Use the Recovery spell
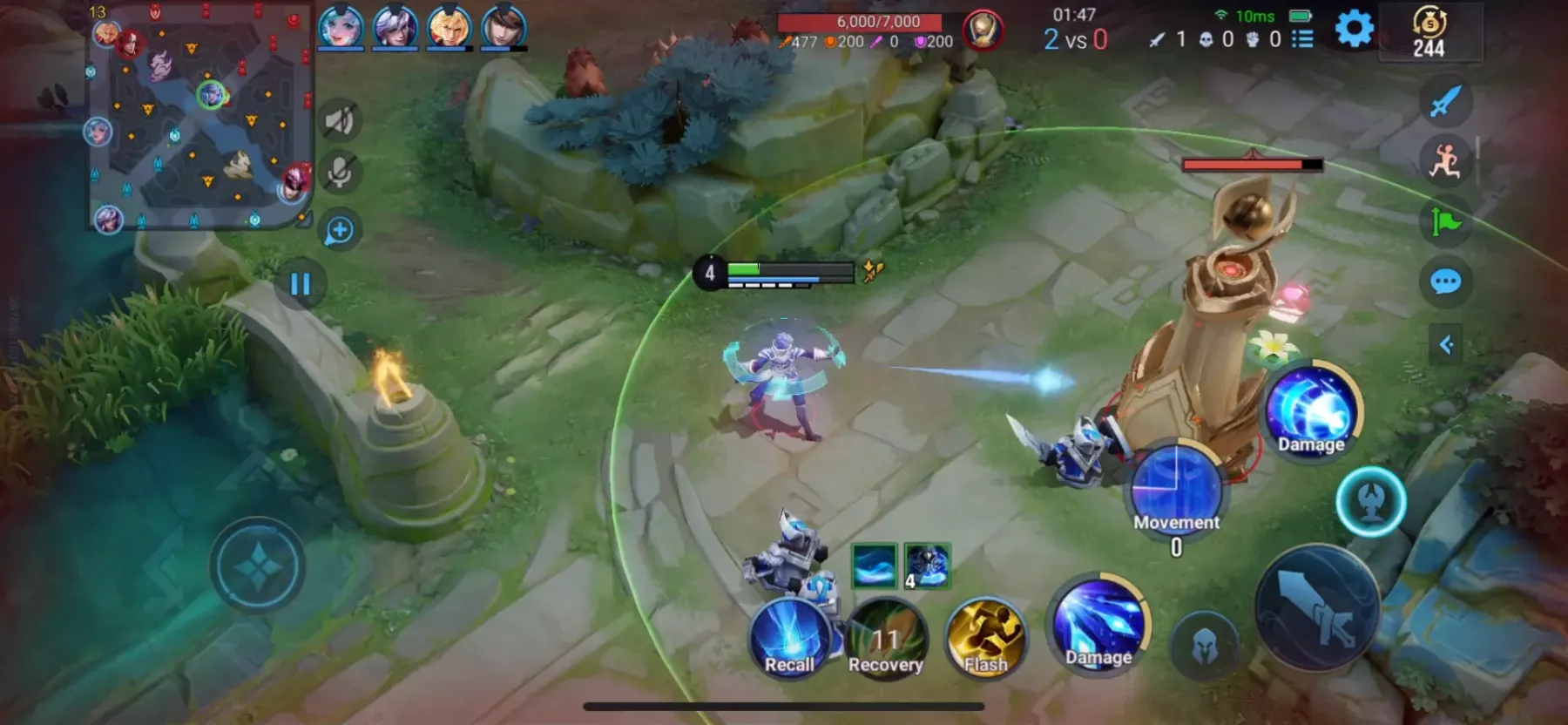 click(886, 640)
